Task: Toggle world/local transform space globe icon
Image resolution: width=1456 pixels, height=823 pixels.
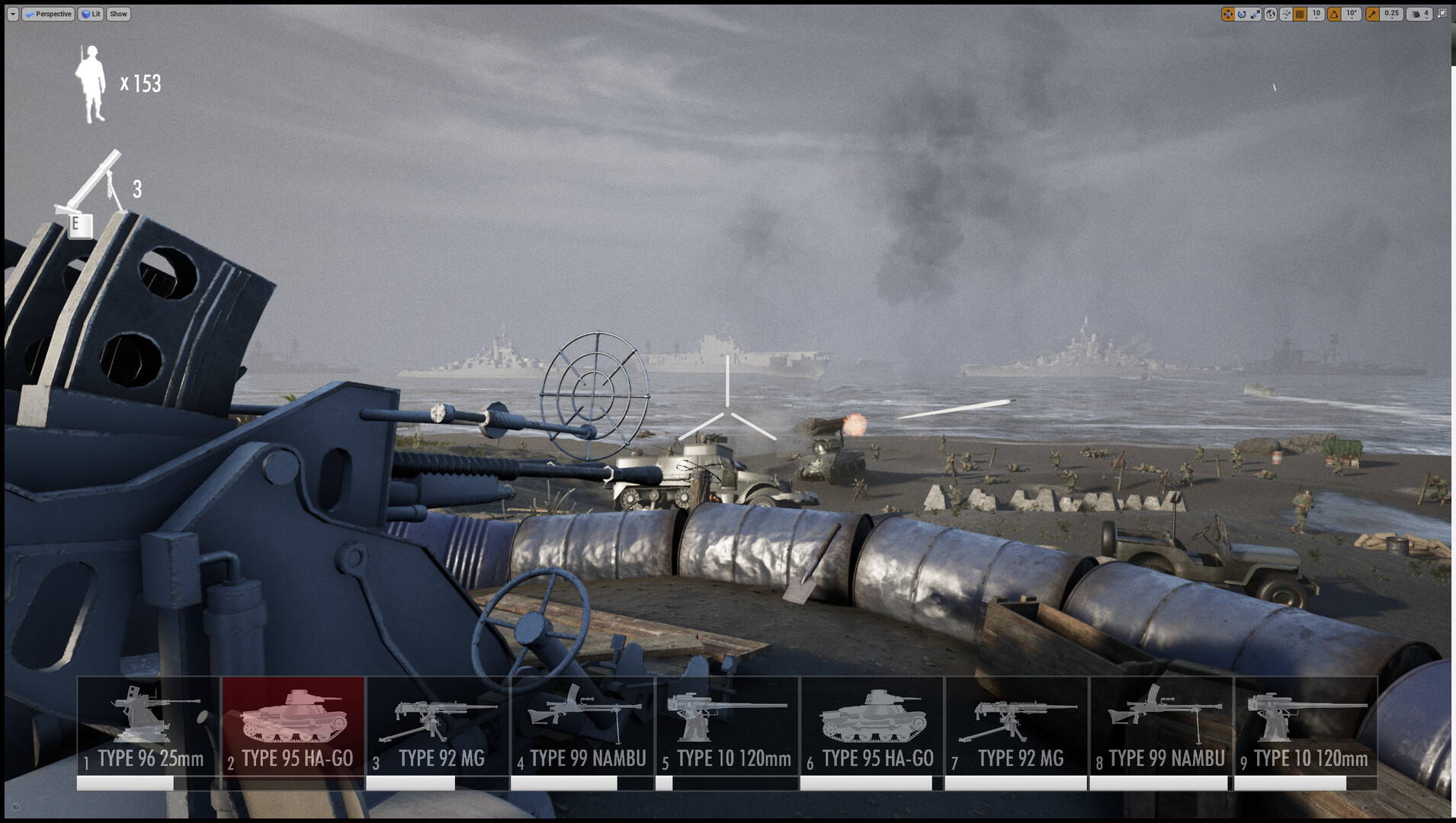Action: (x=1271, y=14)
